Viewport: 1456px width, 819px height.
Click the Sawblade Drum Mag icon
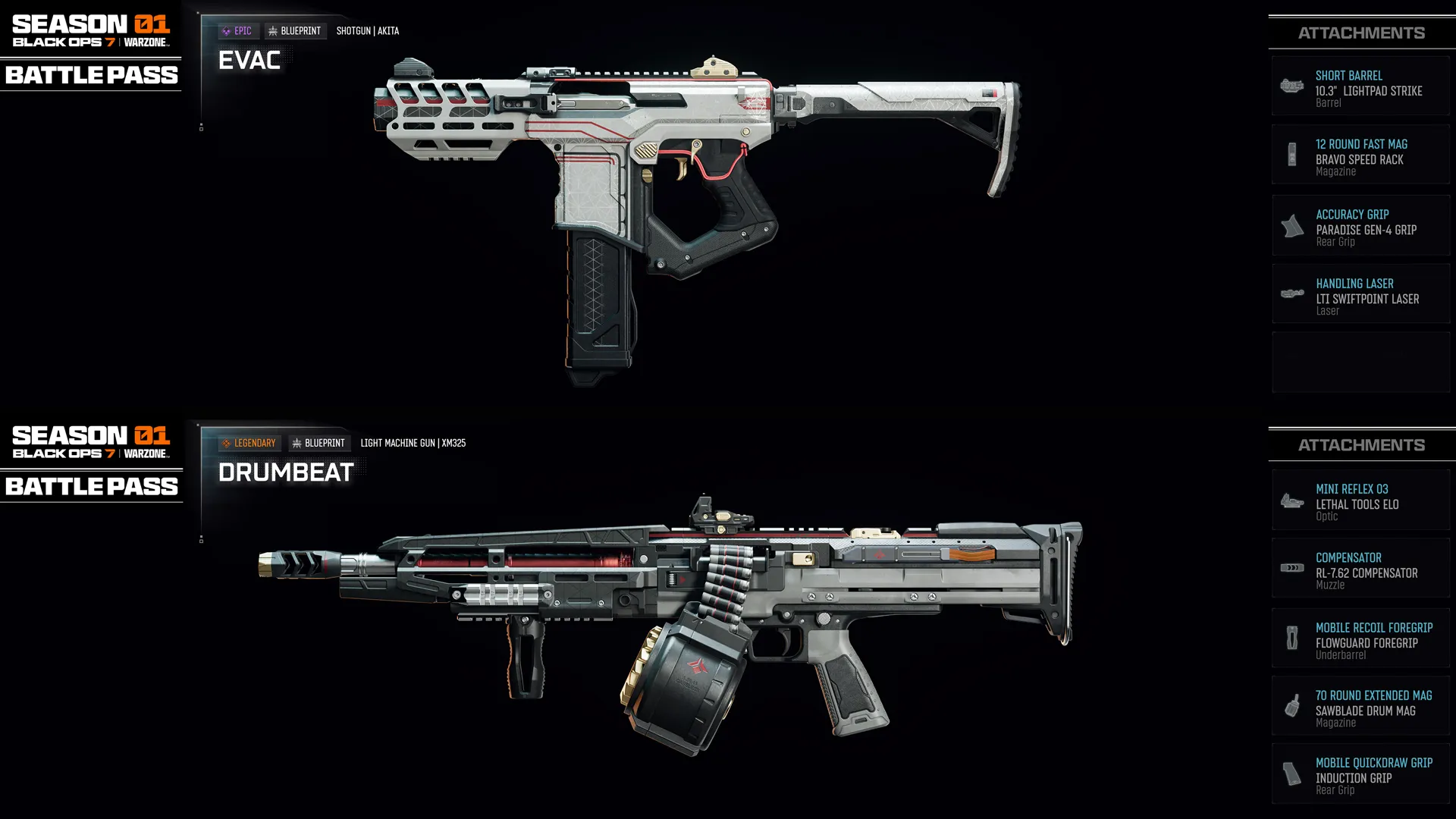pyautogui.click(x=1290, y=705)
